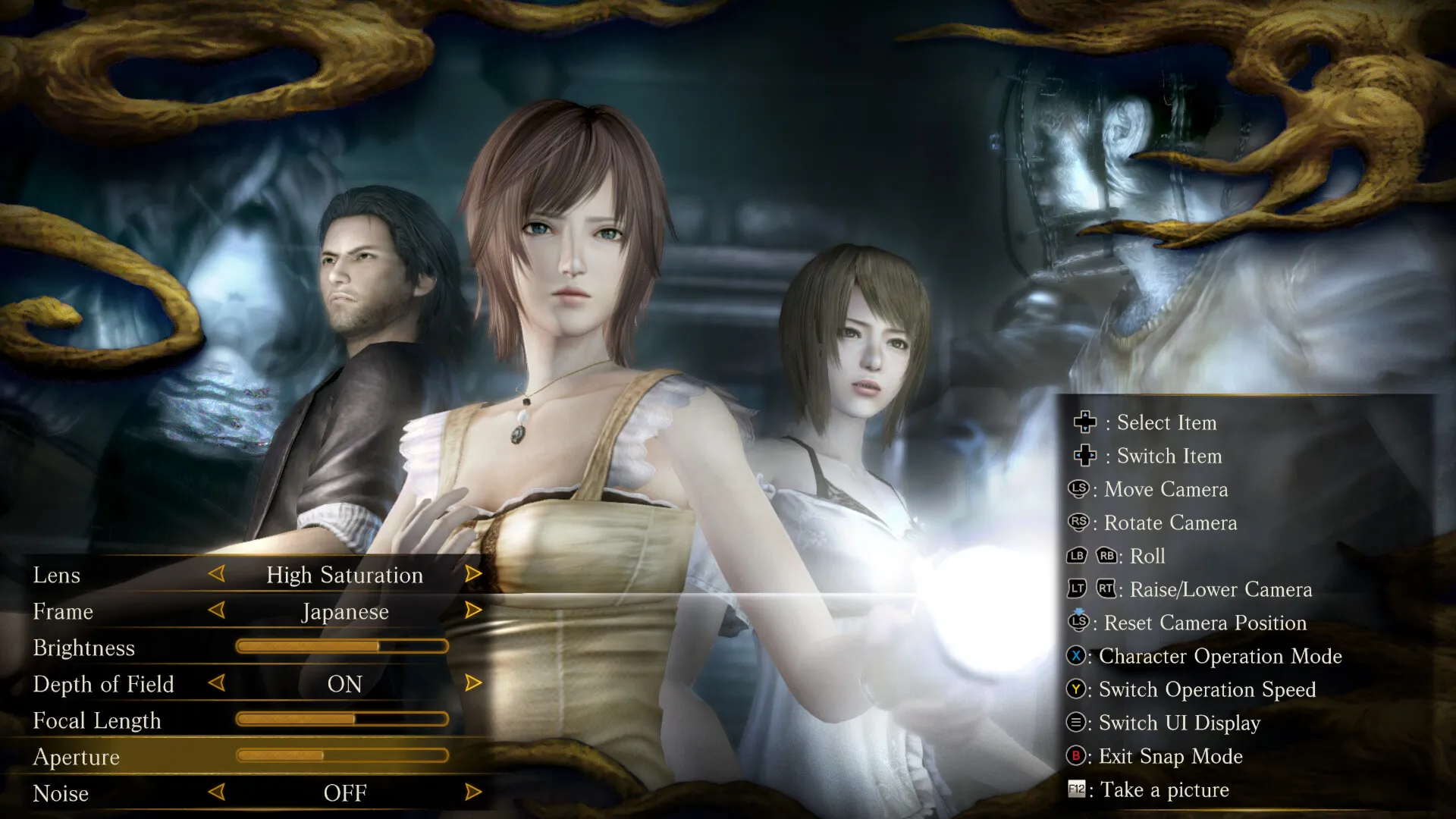Switch Frame to previous option with left arrow

coord(217,610)
